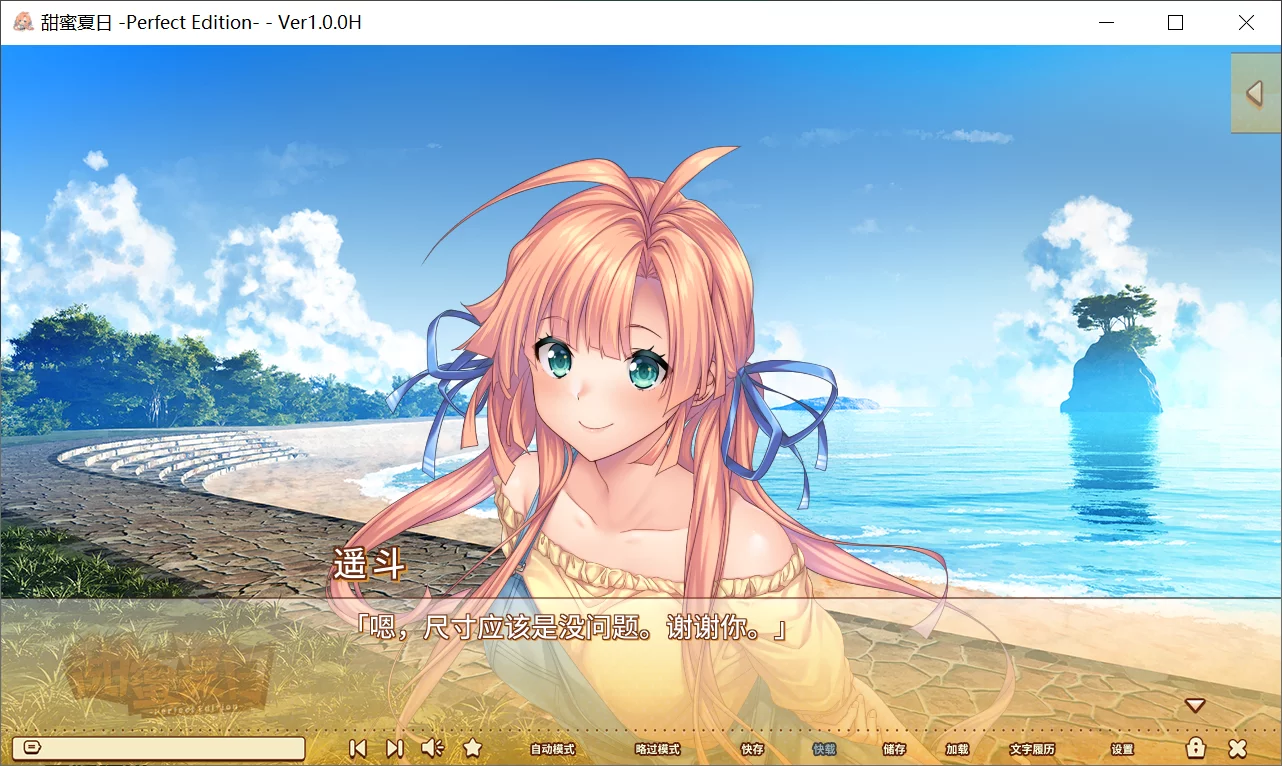
Task: Skip to the next dialogue line
Action: [393, 748]
